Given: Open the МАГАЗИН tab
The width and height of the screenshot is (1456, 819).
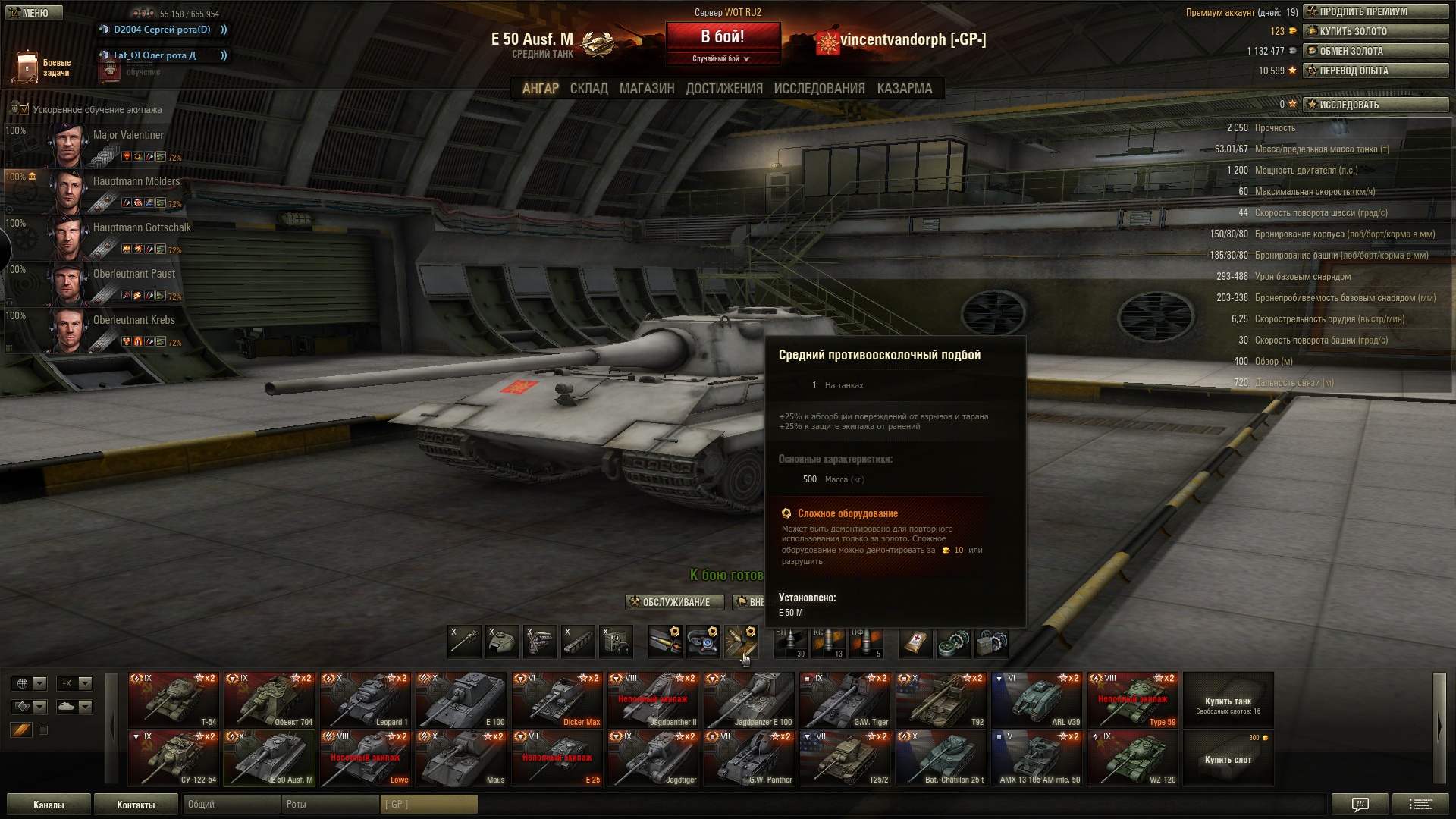Looking at the screenshot, I should 646,89.
